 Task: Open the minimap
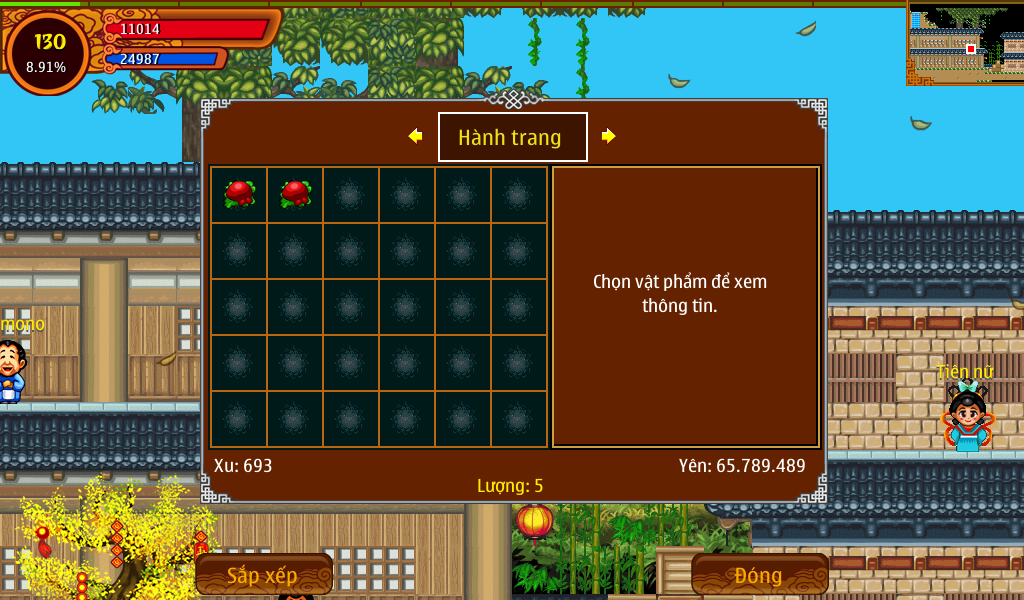click(x=965, y=42)
